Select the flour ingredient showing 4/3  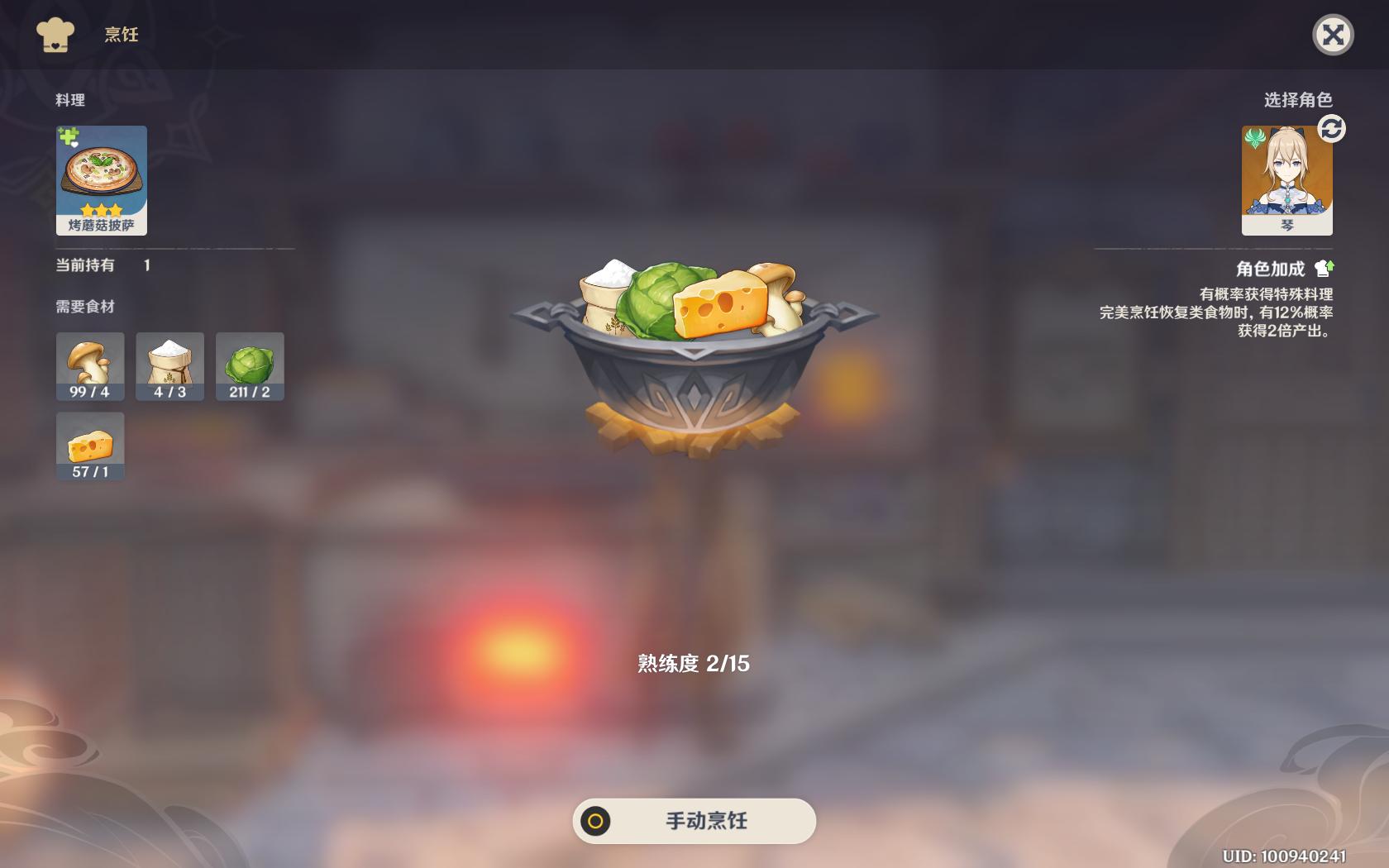point(169,366)
